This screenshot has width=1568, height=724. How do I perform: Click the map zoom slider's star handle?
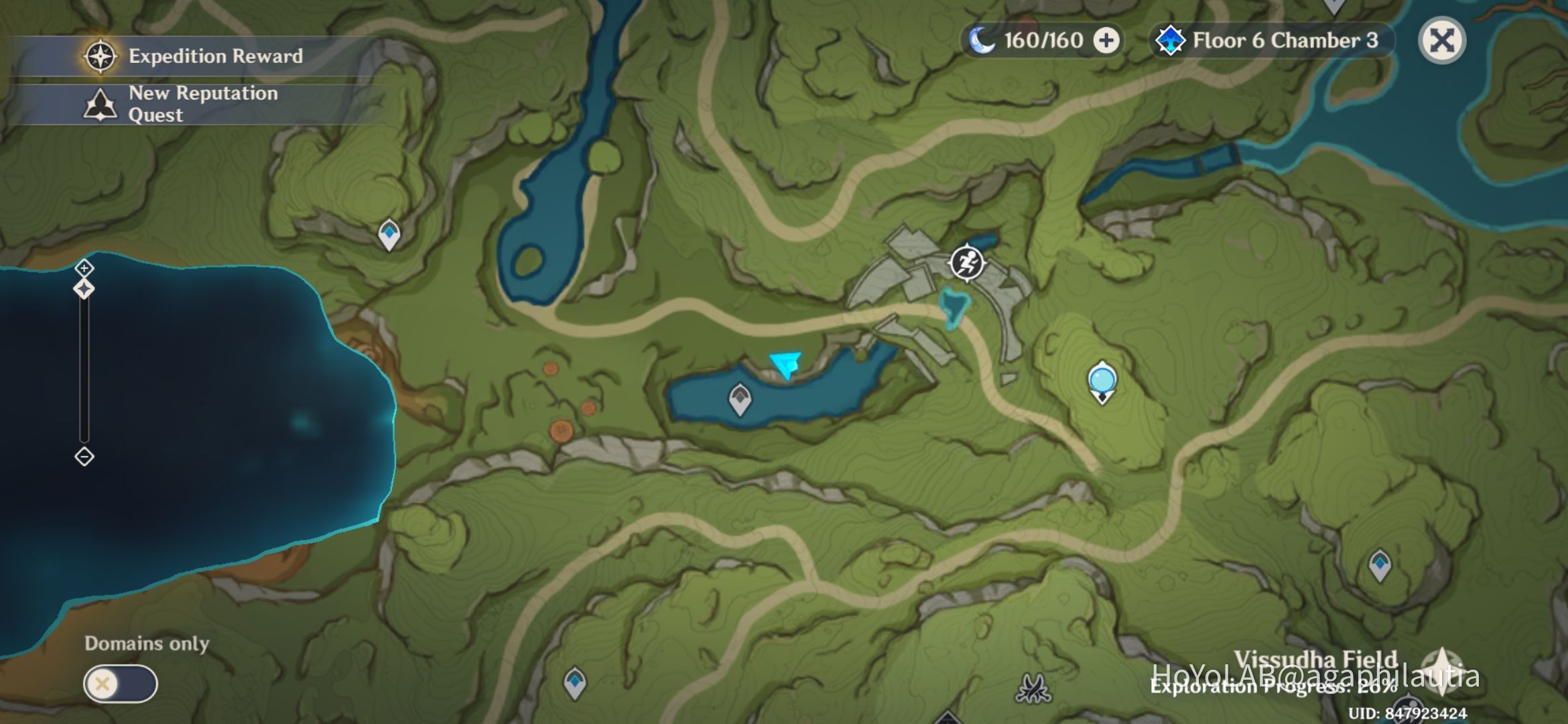coord(84,289)
